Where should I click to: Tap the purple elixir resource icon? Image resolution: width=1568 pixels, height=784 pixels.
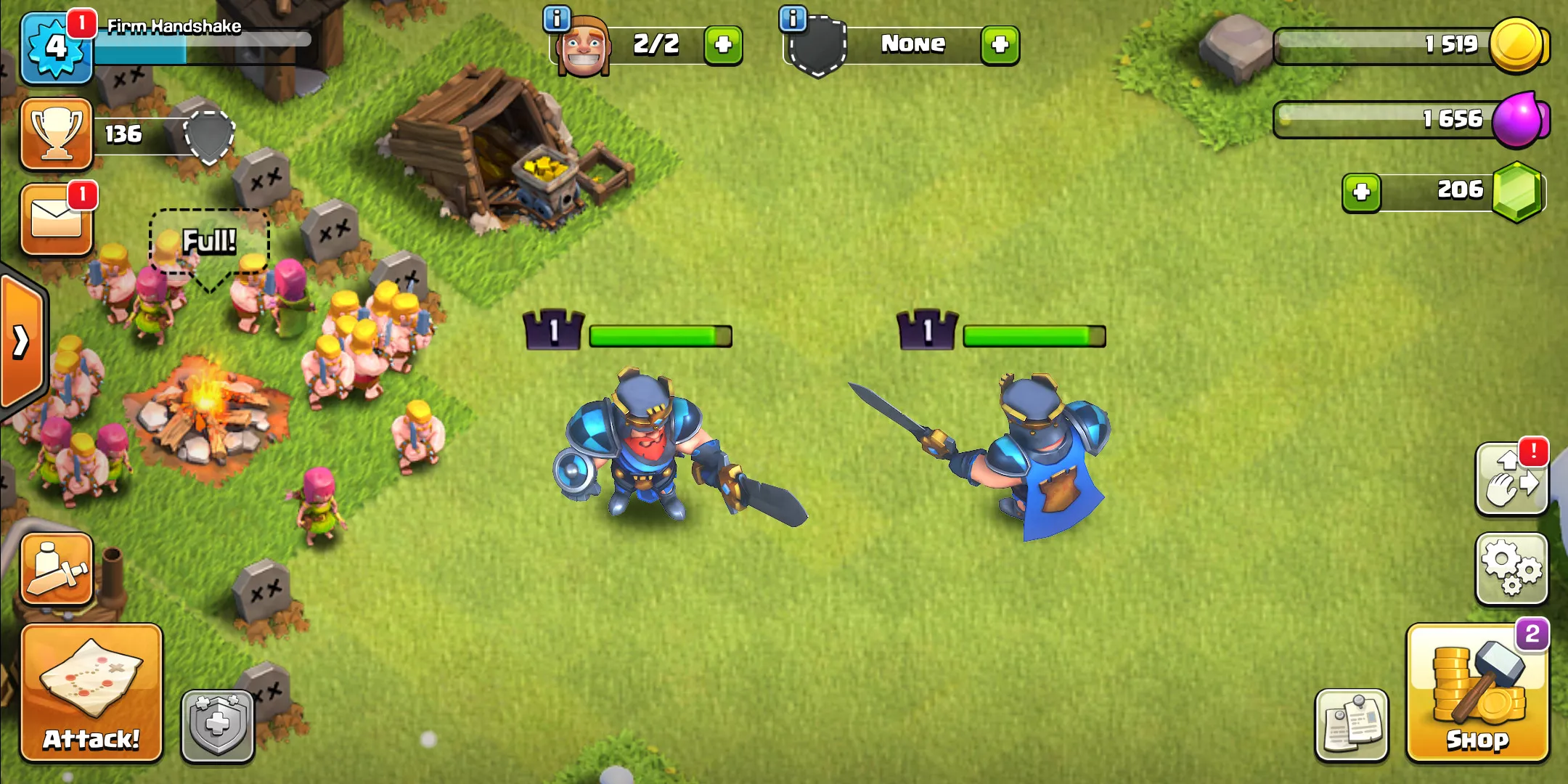pyautogui.click(x=1519, y=120)
